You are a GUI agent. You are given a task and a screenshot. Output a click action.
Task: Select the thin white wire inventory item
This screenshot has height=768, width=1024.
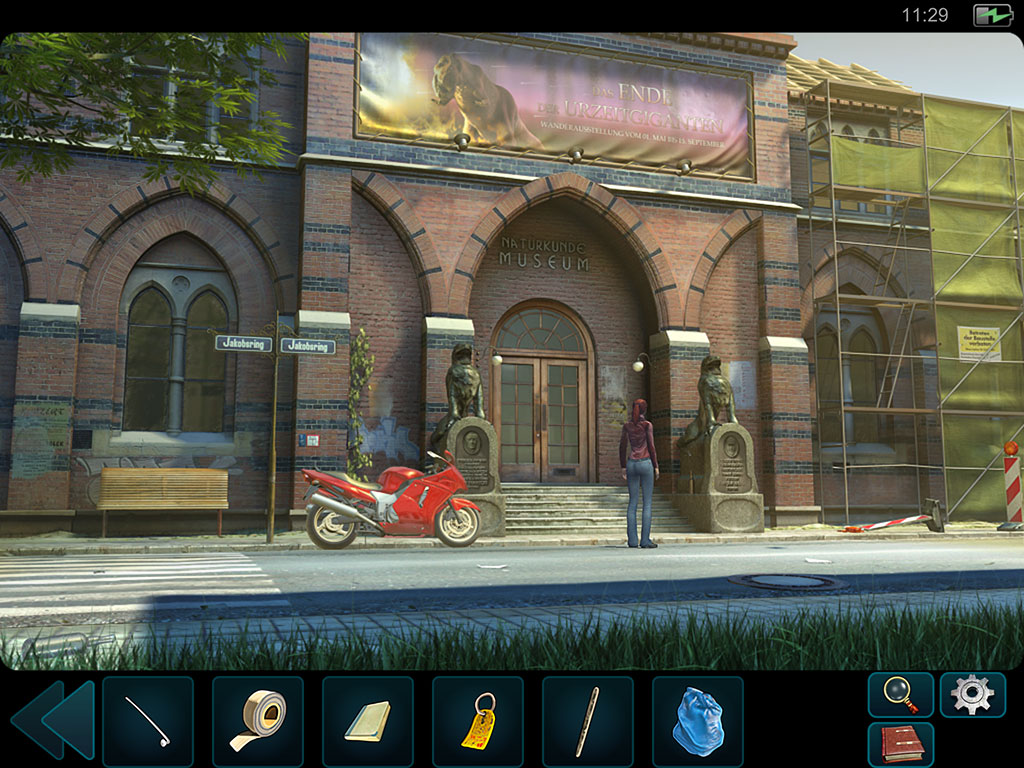click(x=148, y=721)
